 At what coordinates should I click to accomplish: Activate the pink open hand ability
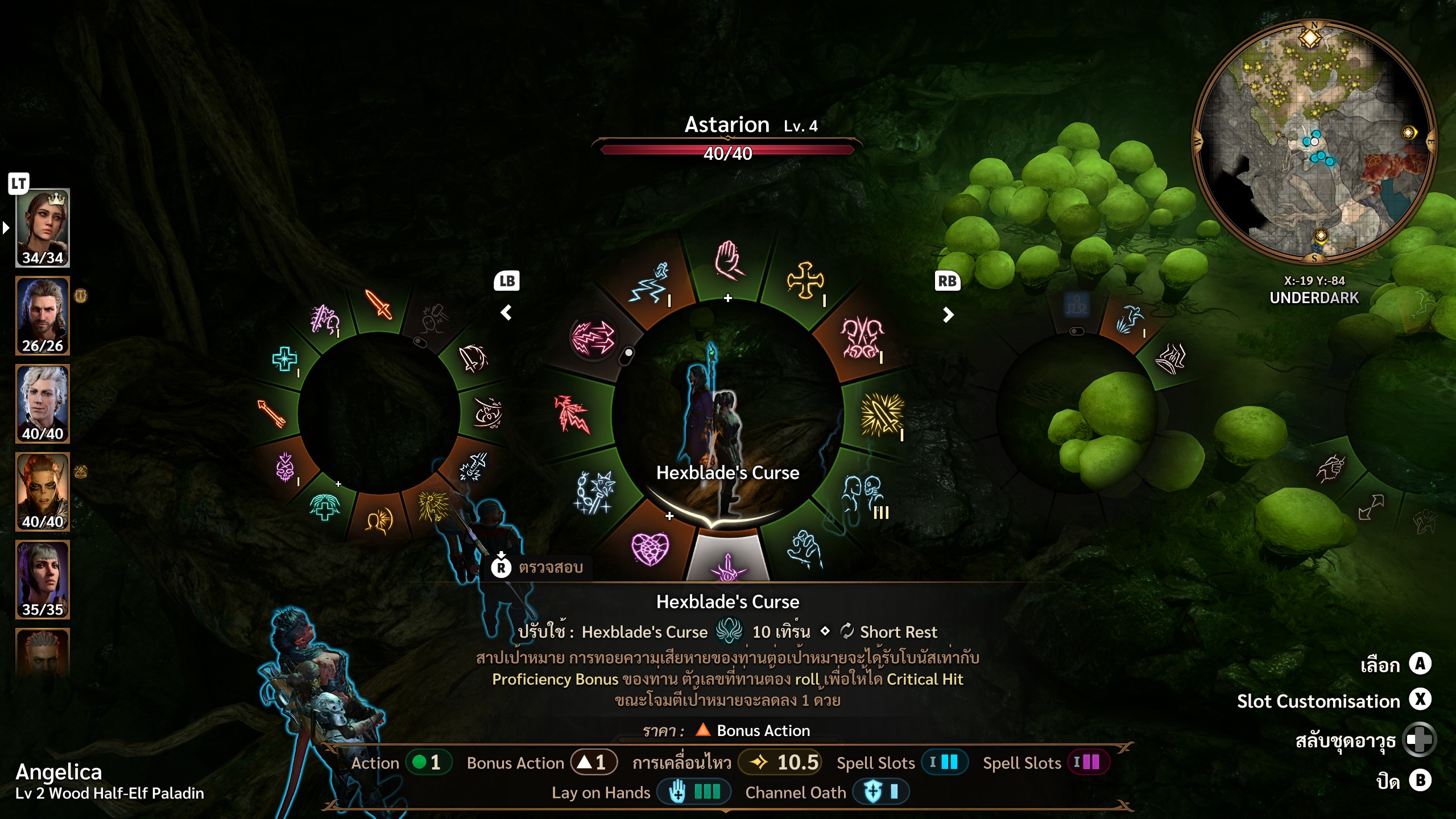coord(728,262)
